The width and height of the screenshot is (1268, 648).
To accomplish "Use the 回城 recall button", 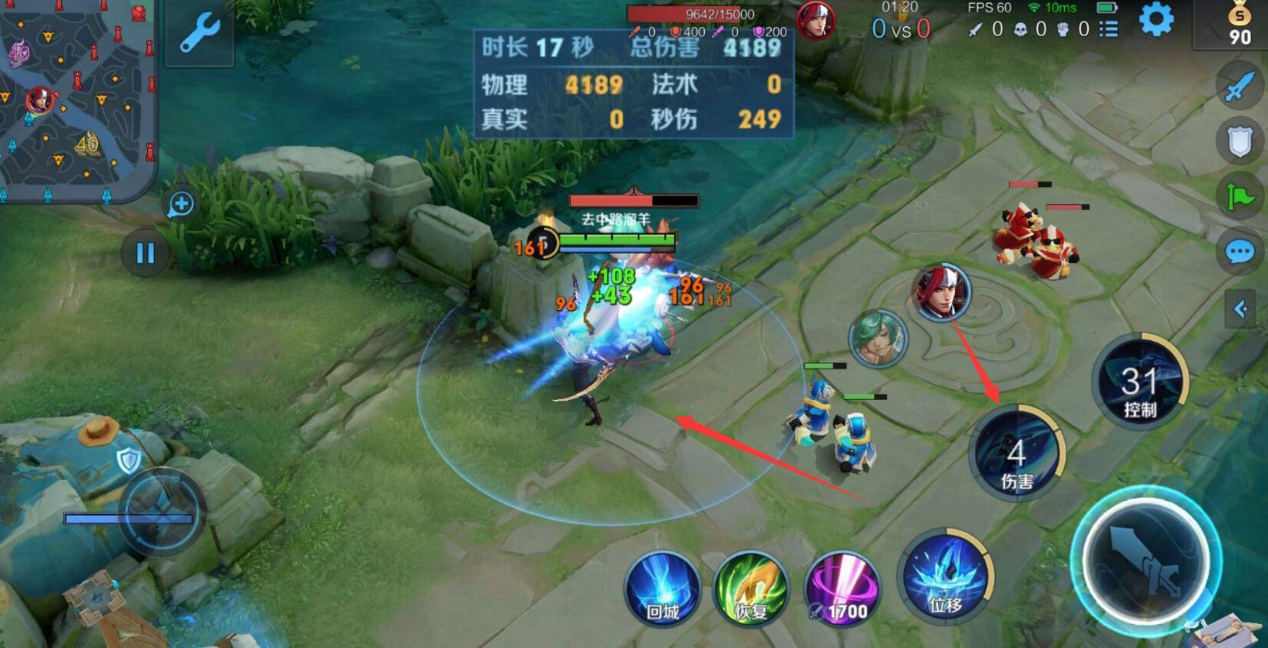I will tap(662, 588).
